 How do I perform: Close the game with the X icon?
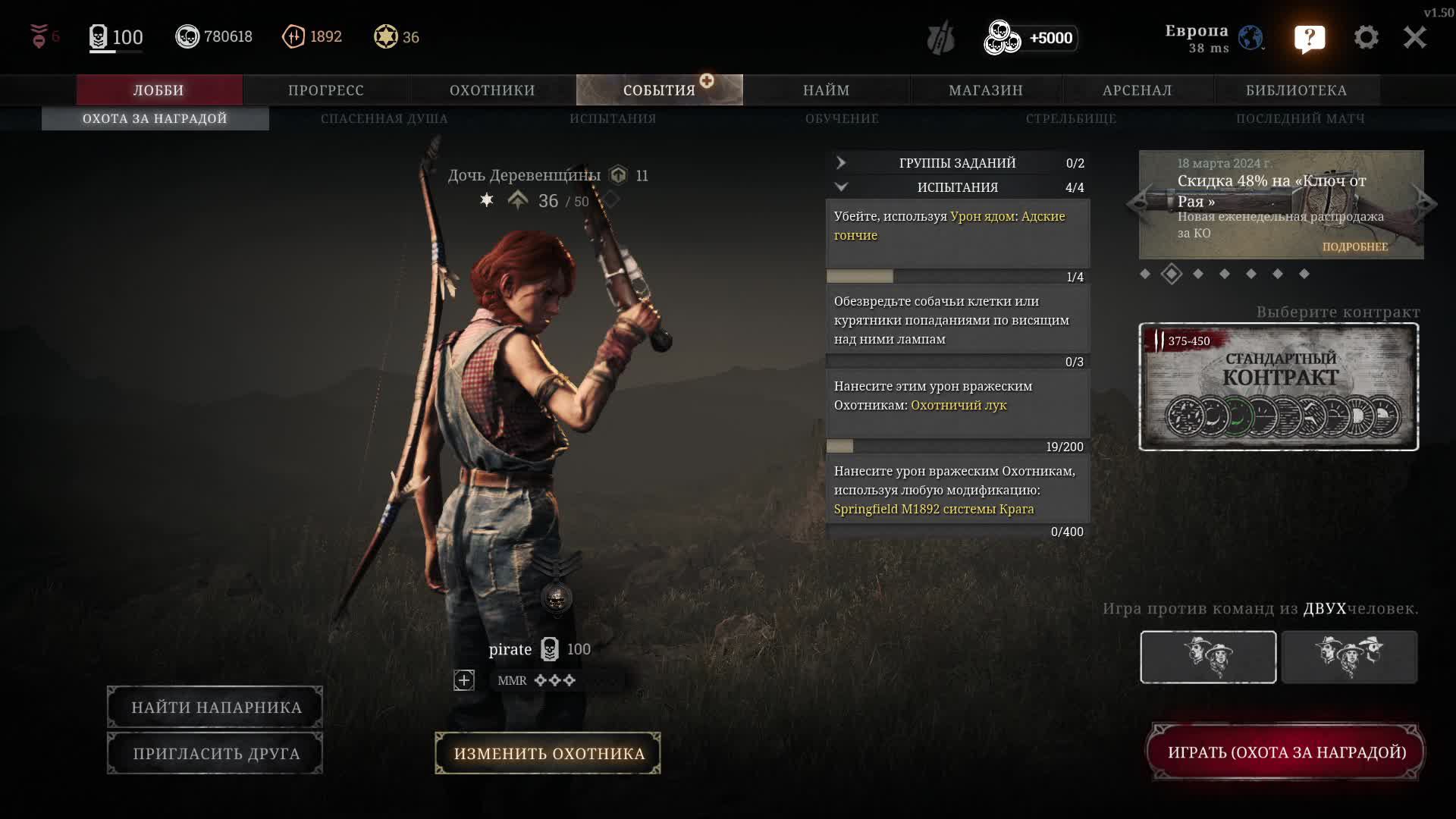[1414, 37]
